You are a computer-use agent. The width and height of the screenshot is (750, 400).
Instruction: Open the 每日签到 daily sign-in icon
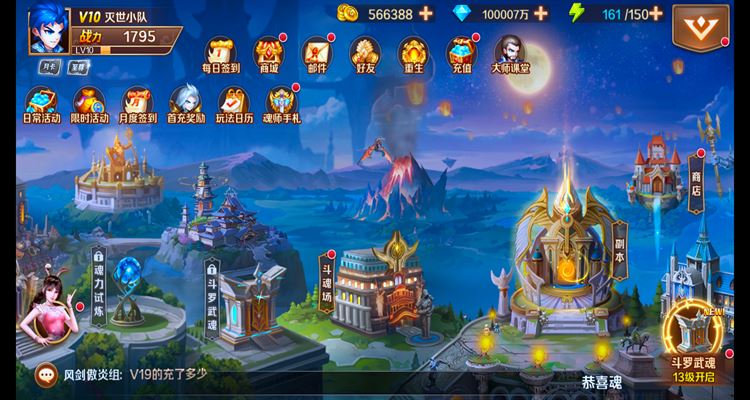tap(220, 55)
